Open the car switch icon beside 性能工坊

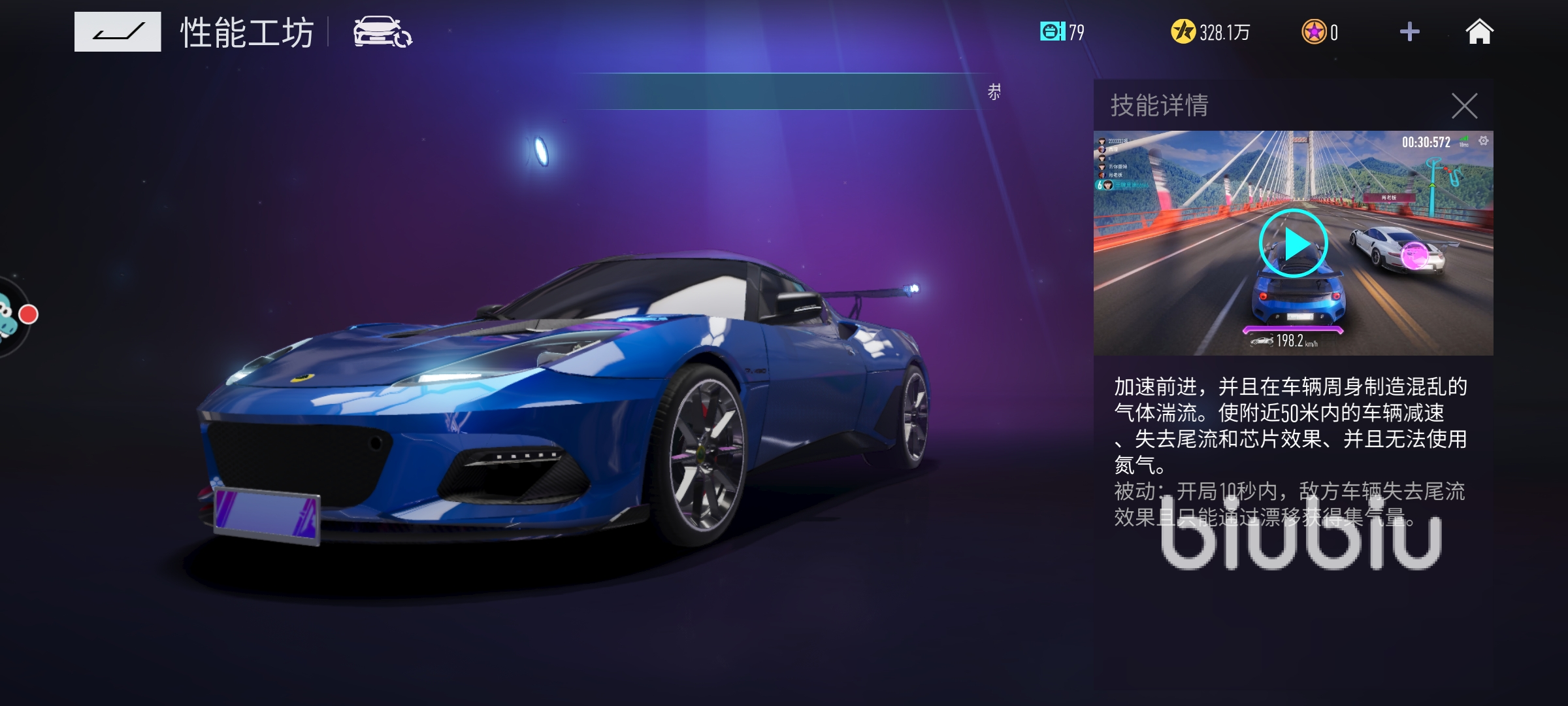382,32
